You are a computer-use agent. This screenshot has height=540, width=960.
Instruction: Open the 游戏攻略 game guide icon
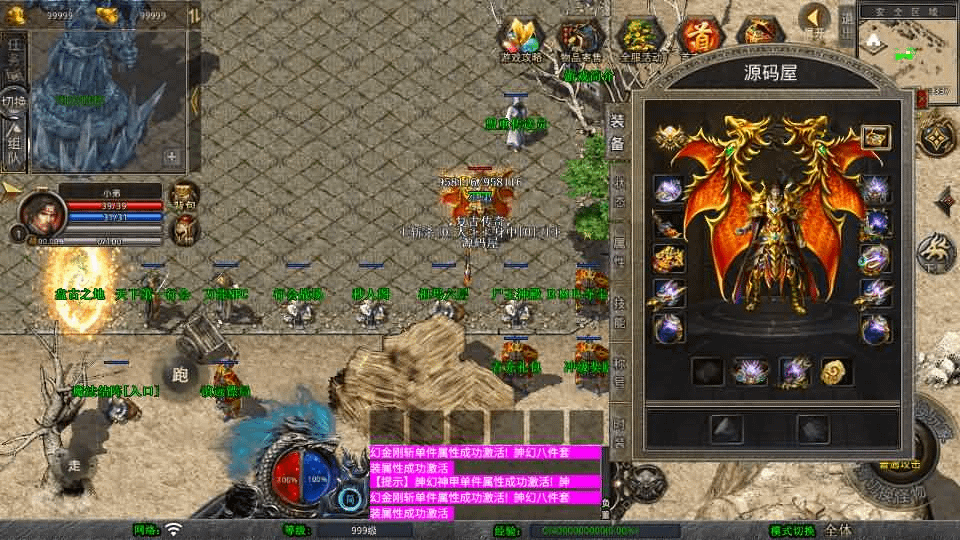pyautogui.click(x=521, y=40)
